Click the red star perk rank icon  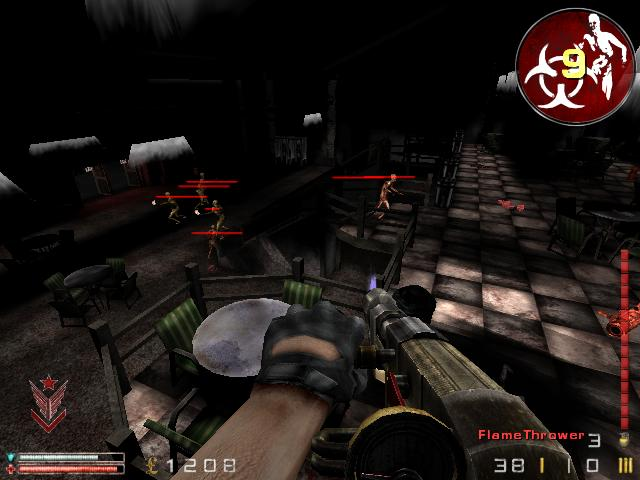46,400
